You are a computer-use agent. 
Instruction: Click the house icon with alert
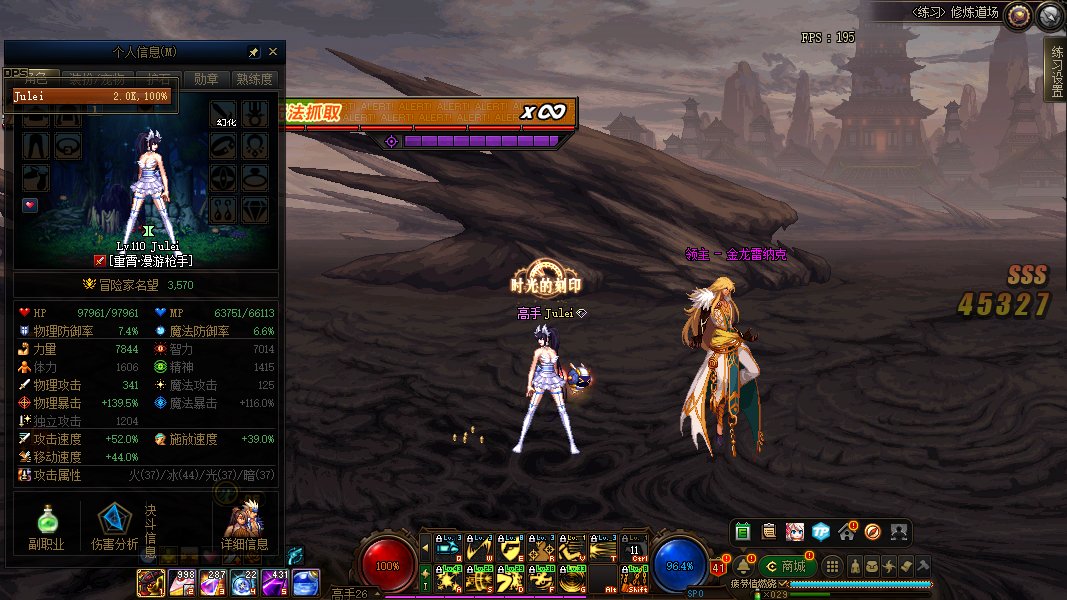tap(847, 531)
